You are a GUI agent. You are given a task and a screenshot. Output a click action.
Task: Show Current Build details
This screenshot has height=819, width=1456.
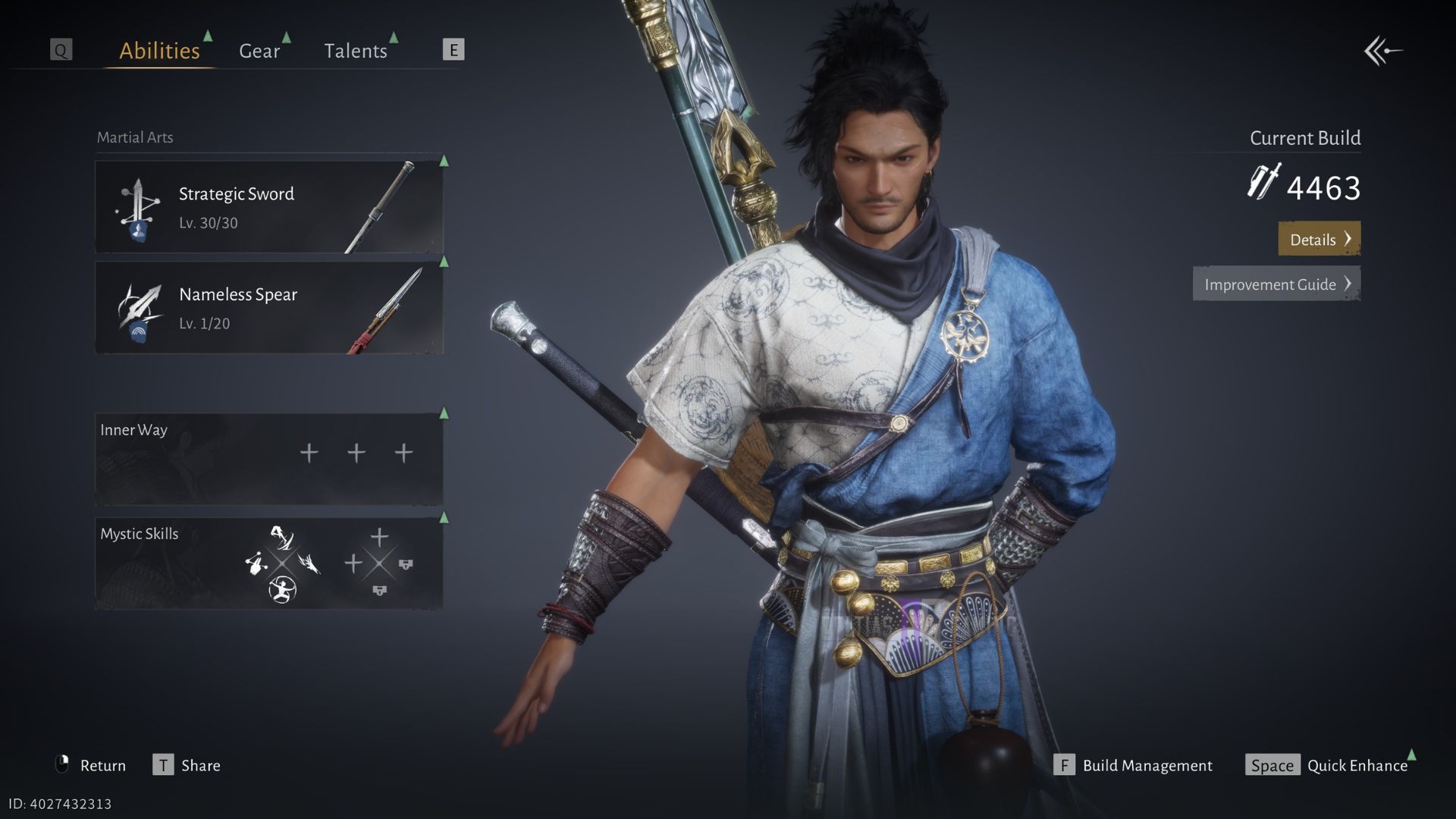point(1319,240)
